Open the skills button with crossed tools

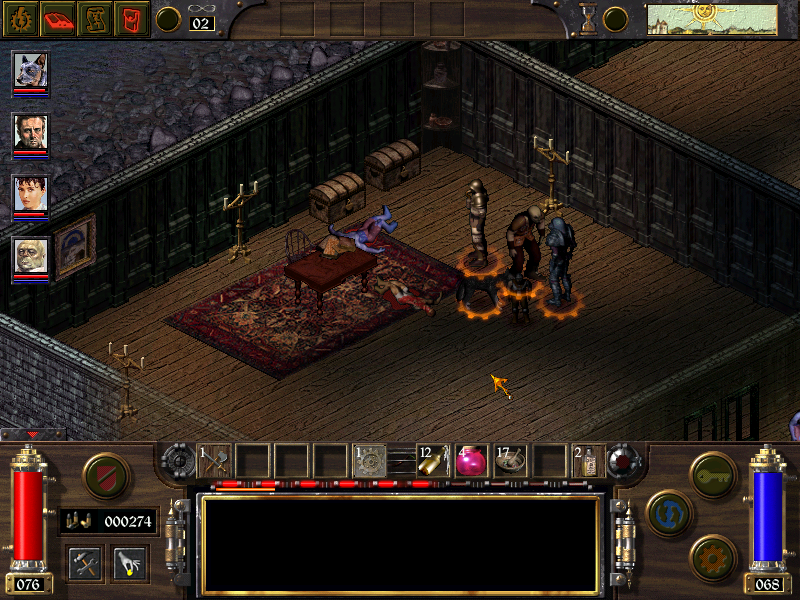point(85,564)
